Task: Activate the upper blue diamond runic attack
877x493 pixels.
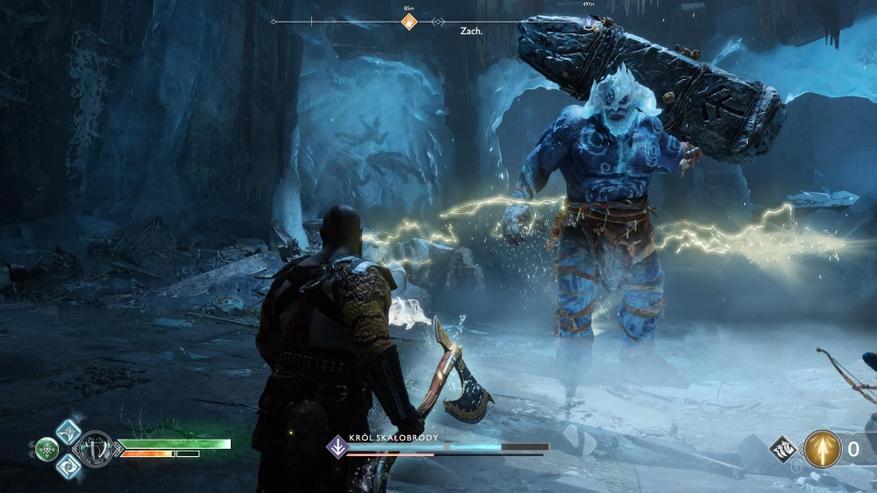Action: tap(68, 431)
